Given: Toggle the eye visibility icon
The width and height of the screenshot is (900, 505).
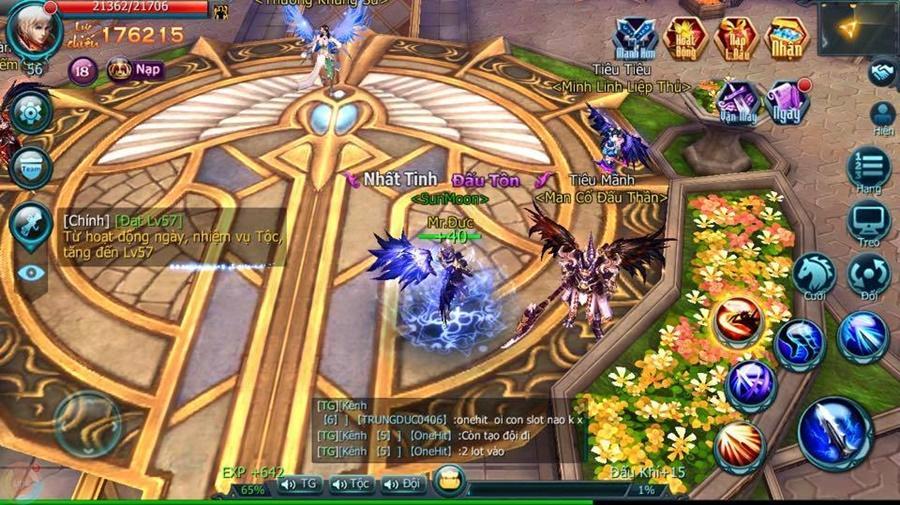Looking at the screenshot, I should (31, 272).
